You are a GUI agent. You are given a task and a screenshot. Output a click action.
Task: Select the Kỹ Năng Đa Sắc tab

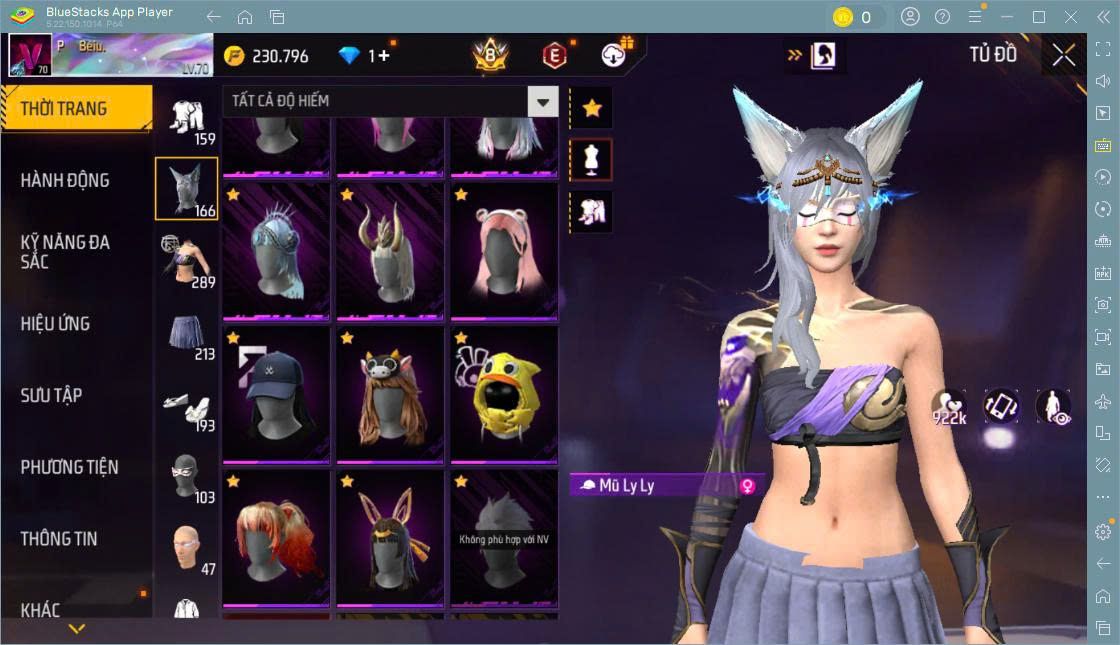click(x=66, y=252)
